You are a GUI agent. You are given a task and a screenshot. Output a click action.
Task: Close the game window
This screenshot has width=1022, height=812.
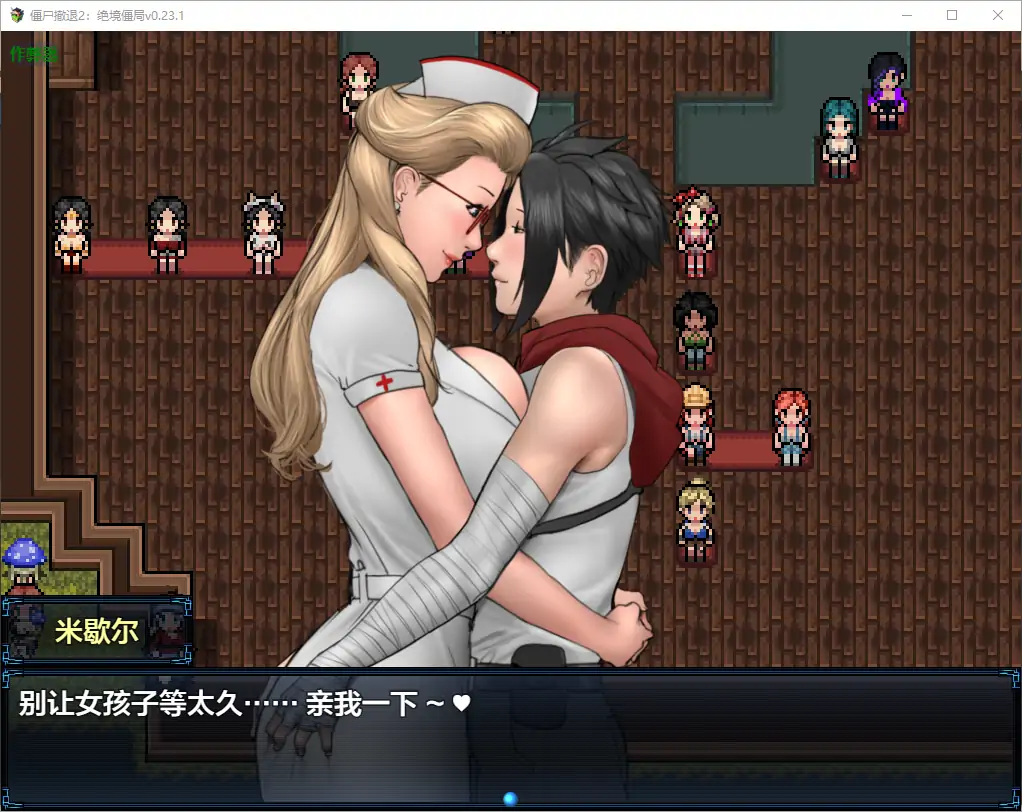pos(997,15)
